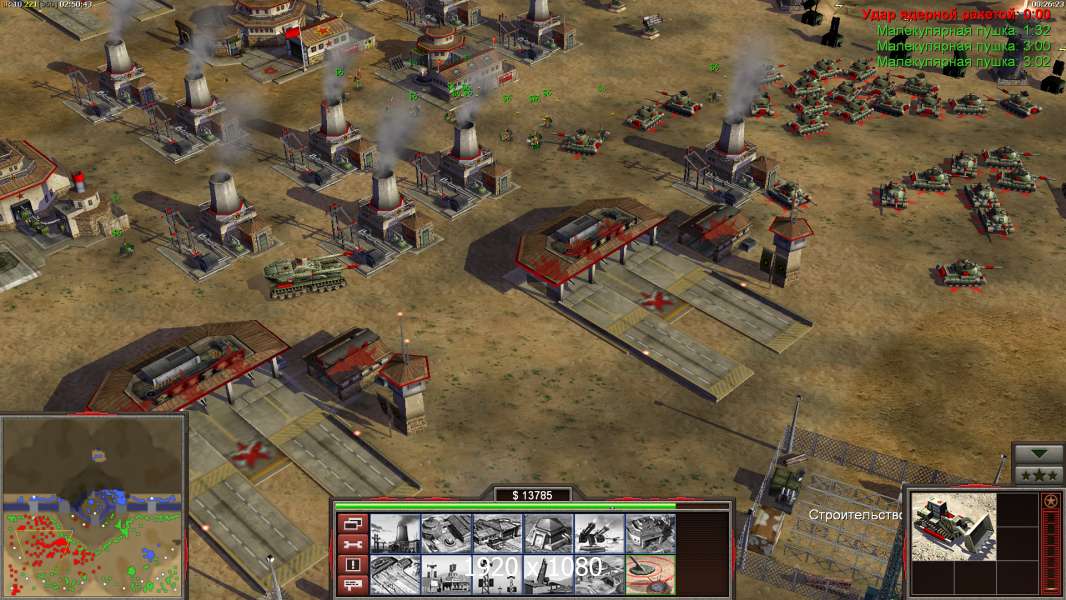Select the Barracks build icon
This screenshot has width=1066, height=600.
click(446, 534)
